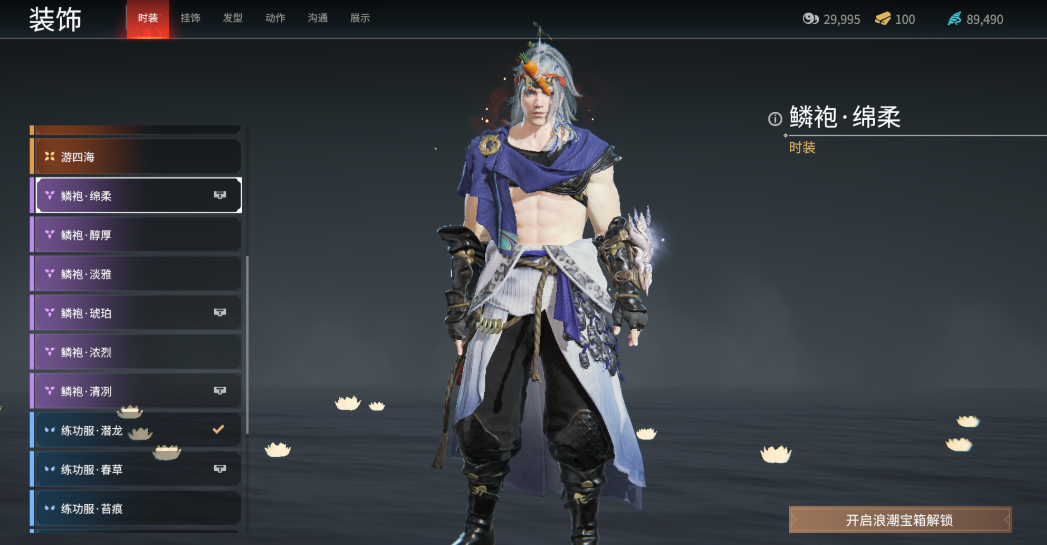Choose the 练功服·春草 outfit
The width and height of the screenshot is (1047, 545).
(138, 469)
